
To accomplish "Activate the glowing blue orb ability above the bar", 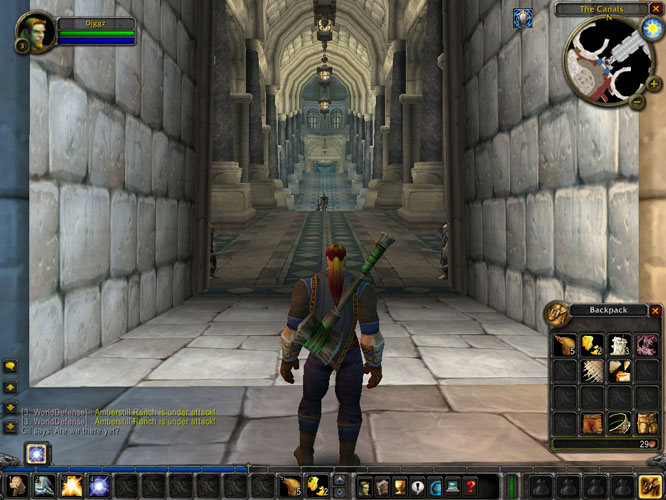I will coord(37,453).
